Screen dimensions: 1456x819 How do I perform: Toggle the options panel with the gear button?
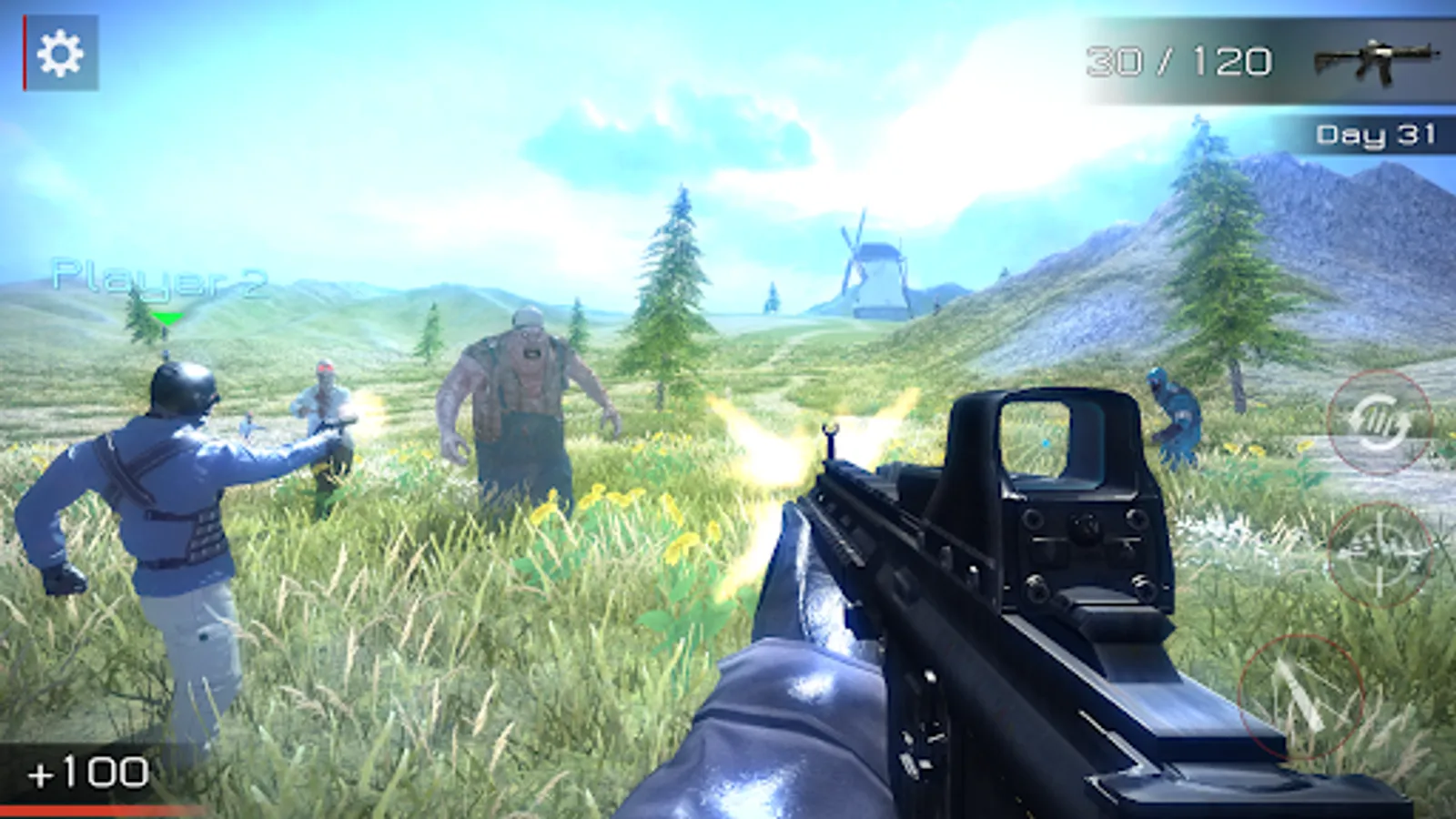60,52
